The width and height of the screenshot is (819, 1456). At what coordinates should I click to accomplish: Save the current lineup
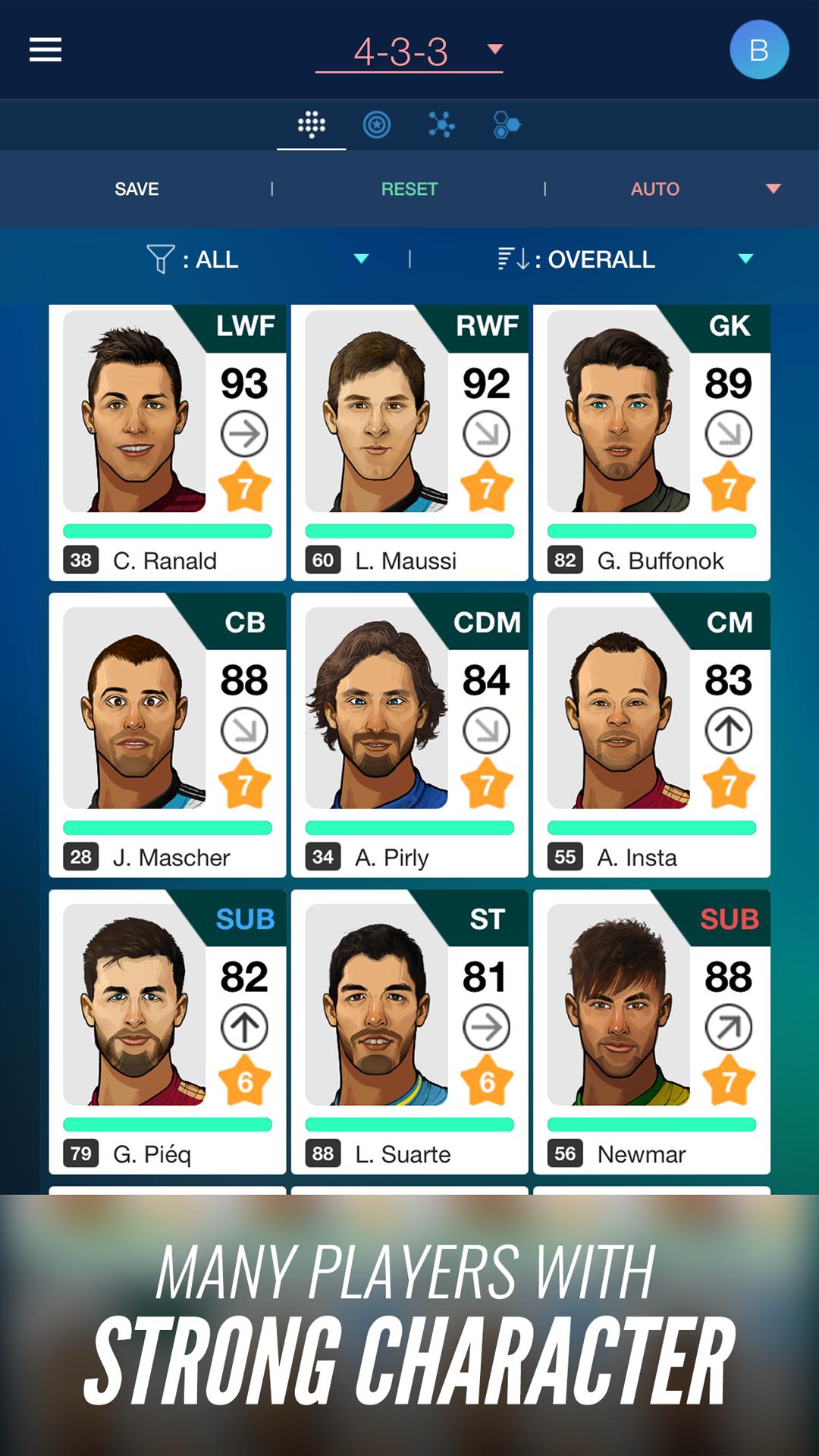pos(136,189)
